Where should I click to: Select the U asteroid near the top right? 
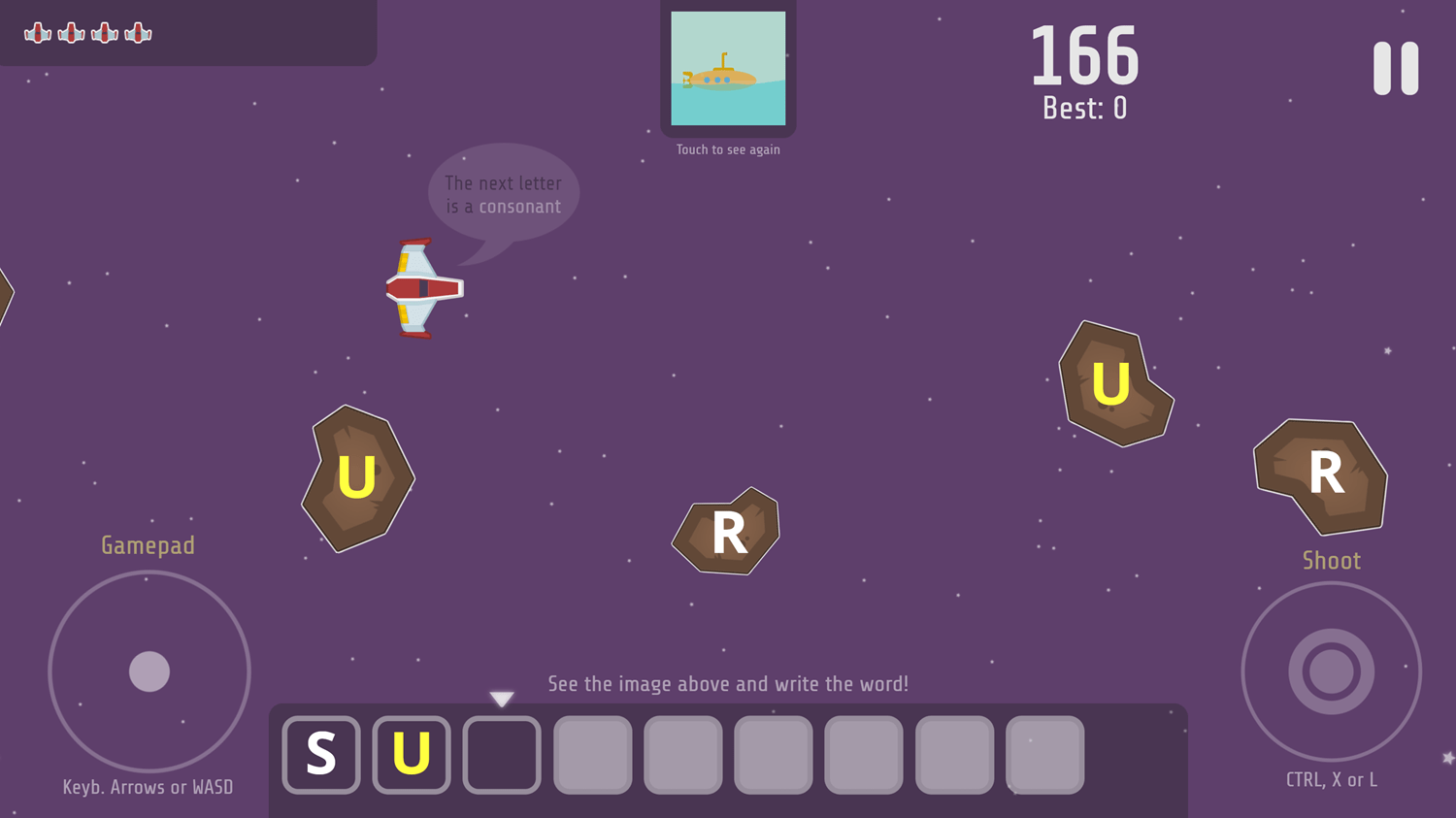[x=1112, y=384]
